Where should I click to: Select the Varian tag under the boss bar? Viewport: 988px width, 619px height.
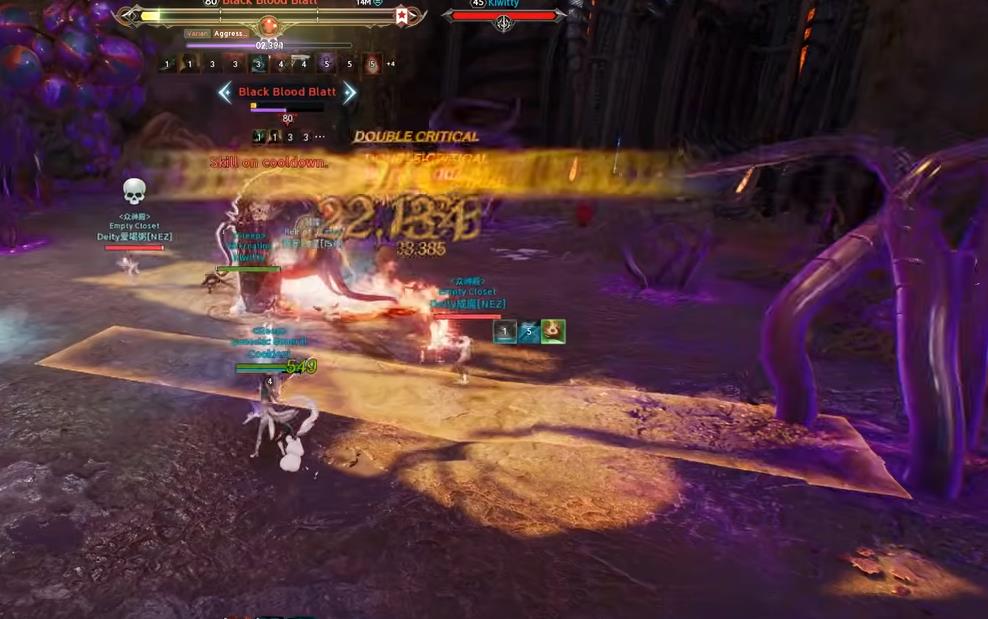pyautogui.click(x=197, y=34)
